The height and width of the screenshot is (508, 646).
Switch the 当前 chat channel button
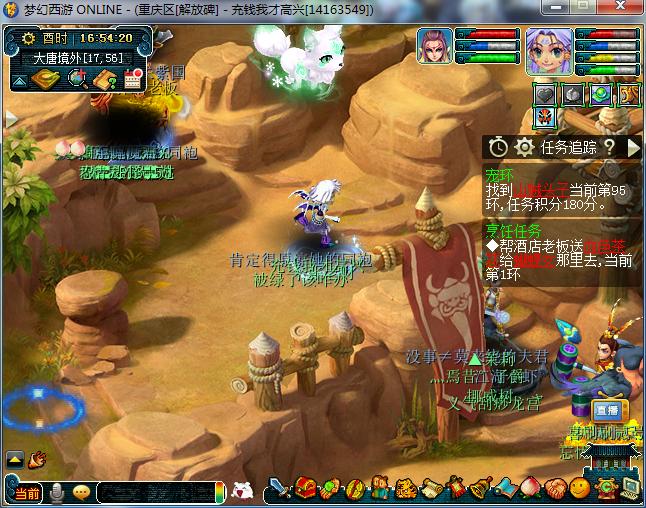pos(26,492)
